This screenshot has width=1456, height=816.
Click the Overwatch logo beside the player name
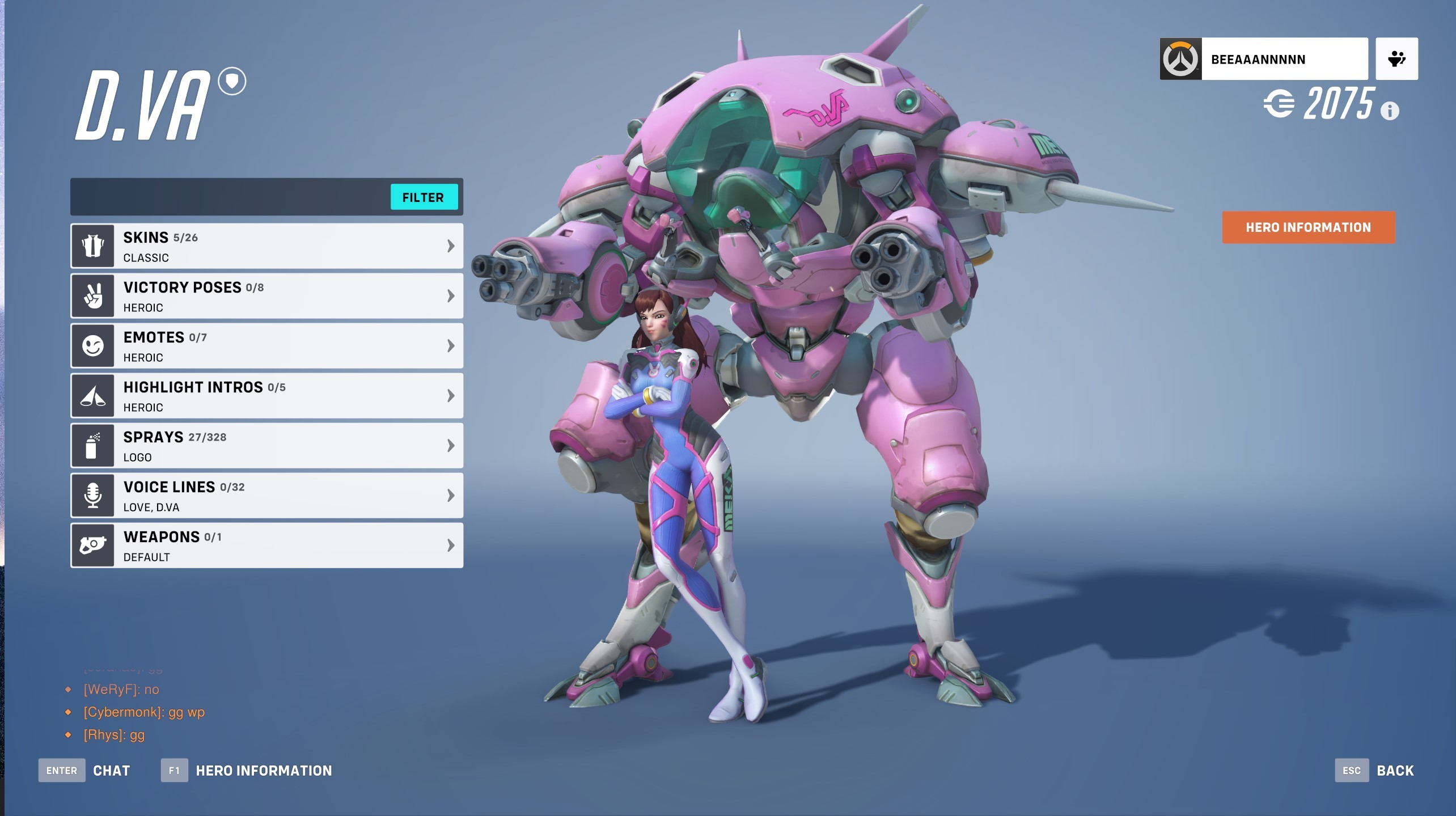click(x=1181, y=58)
